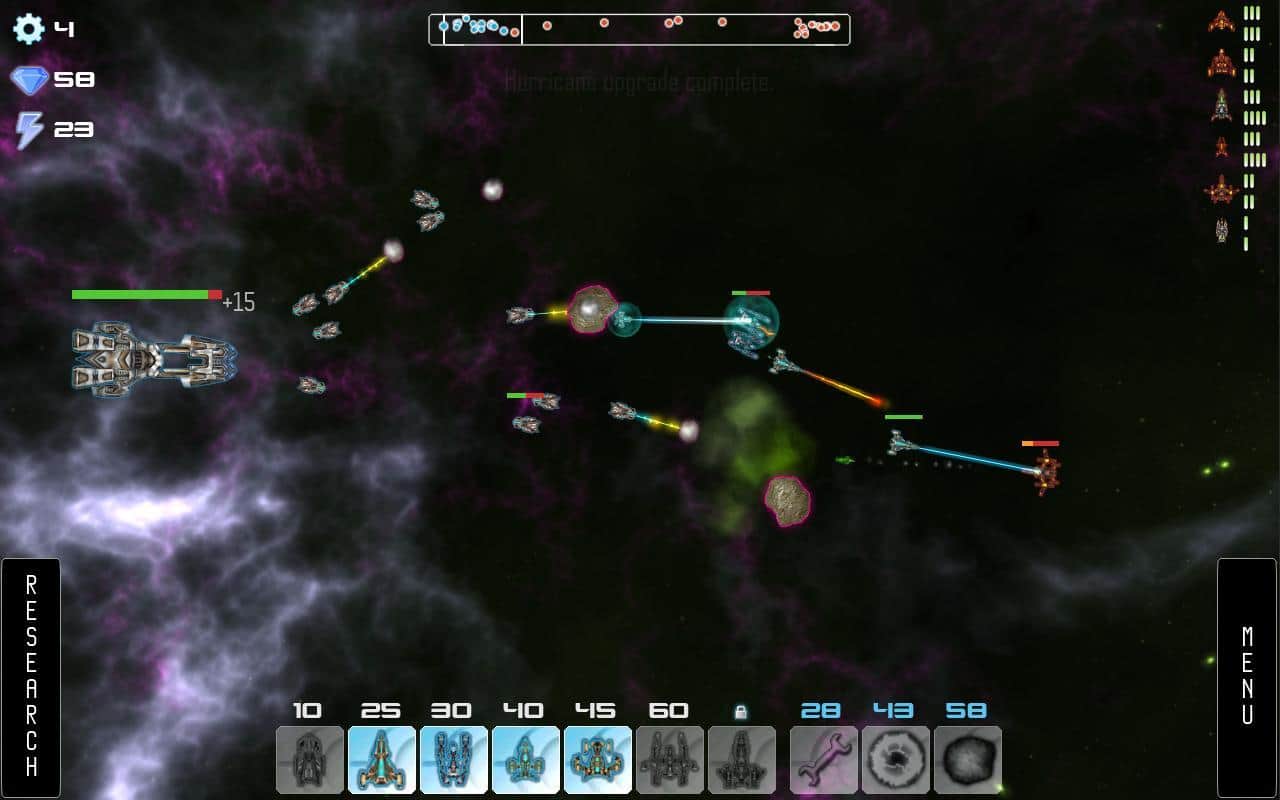Build the ship costing 60

[x=670, y=760]
